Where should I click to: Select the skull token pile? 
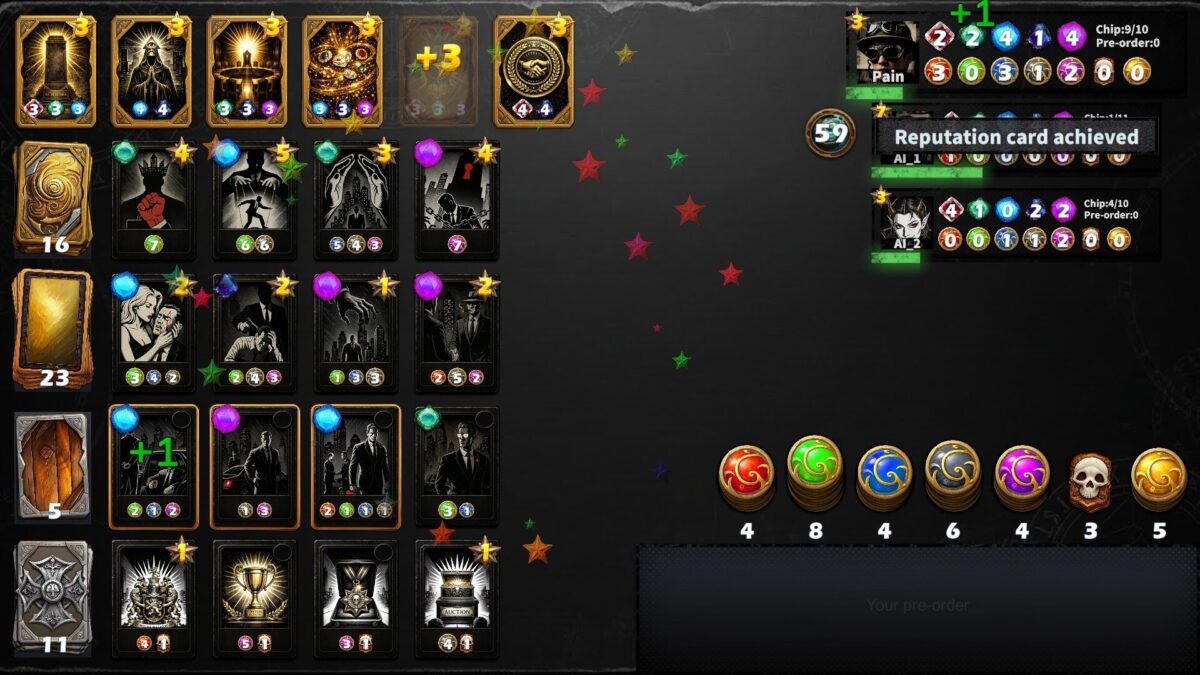click(x=1090, y=480)
